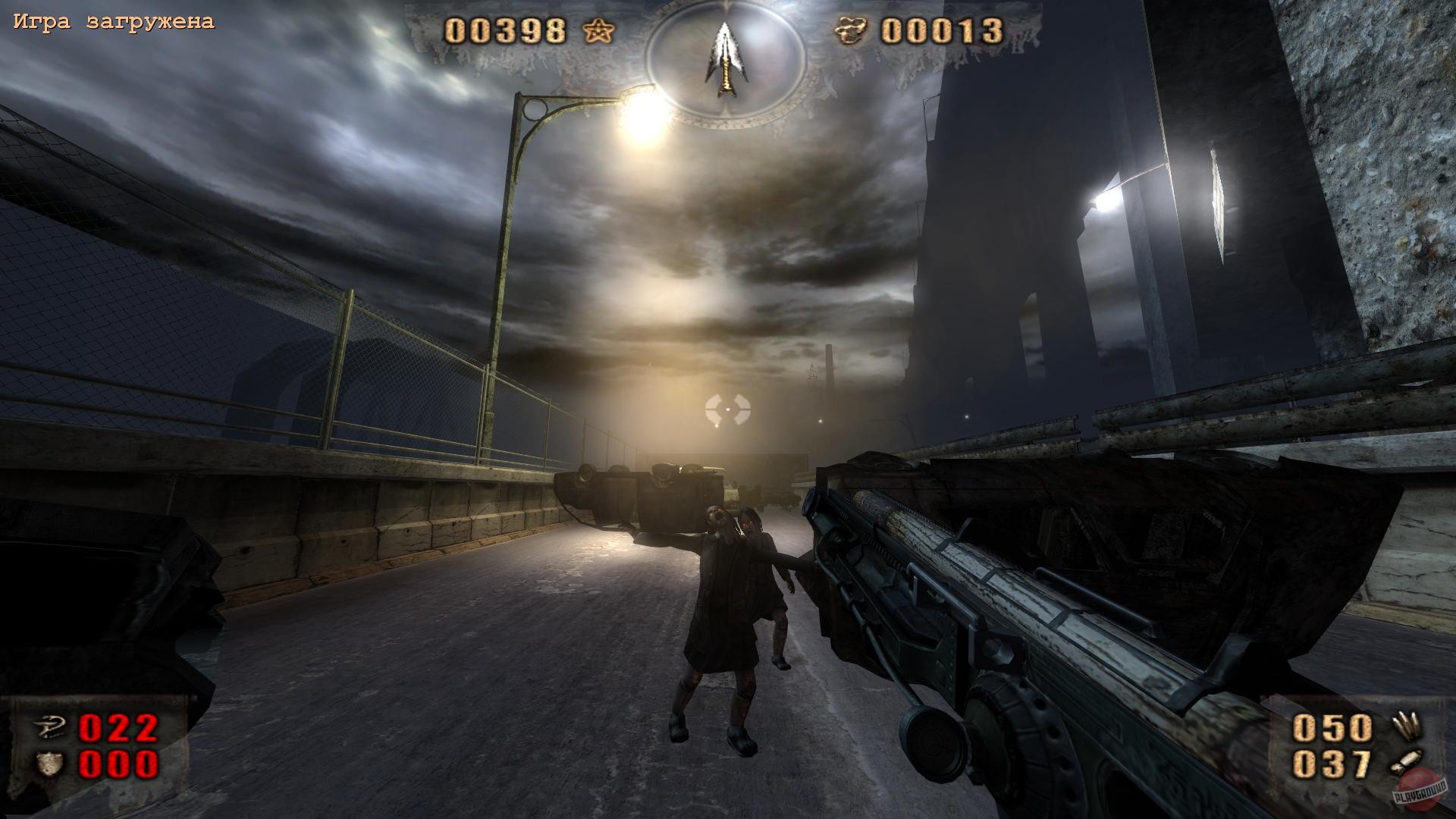
Task: Select the gold counter showing 00013
Action: 944,31
